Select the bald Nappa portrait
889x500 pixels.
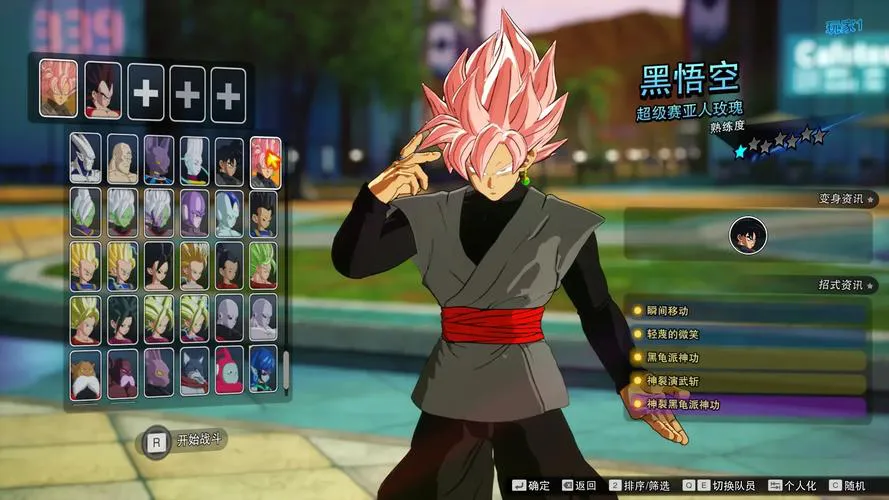(122, 160)
